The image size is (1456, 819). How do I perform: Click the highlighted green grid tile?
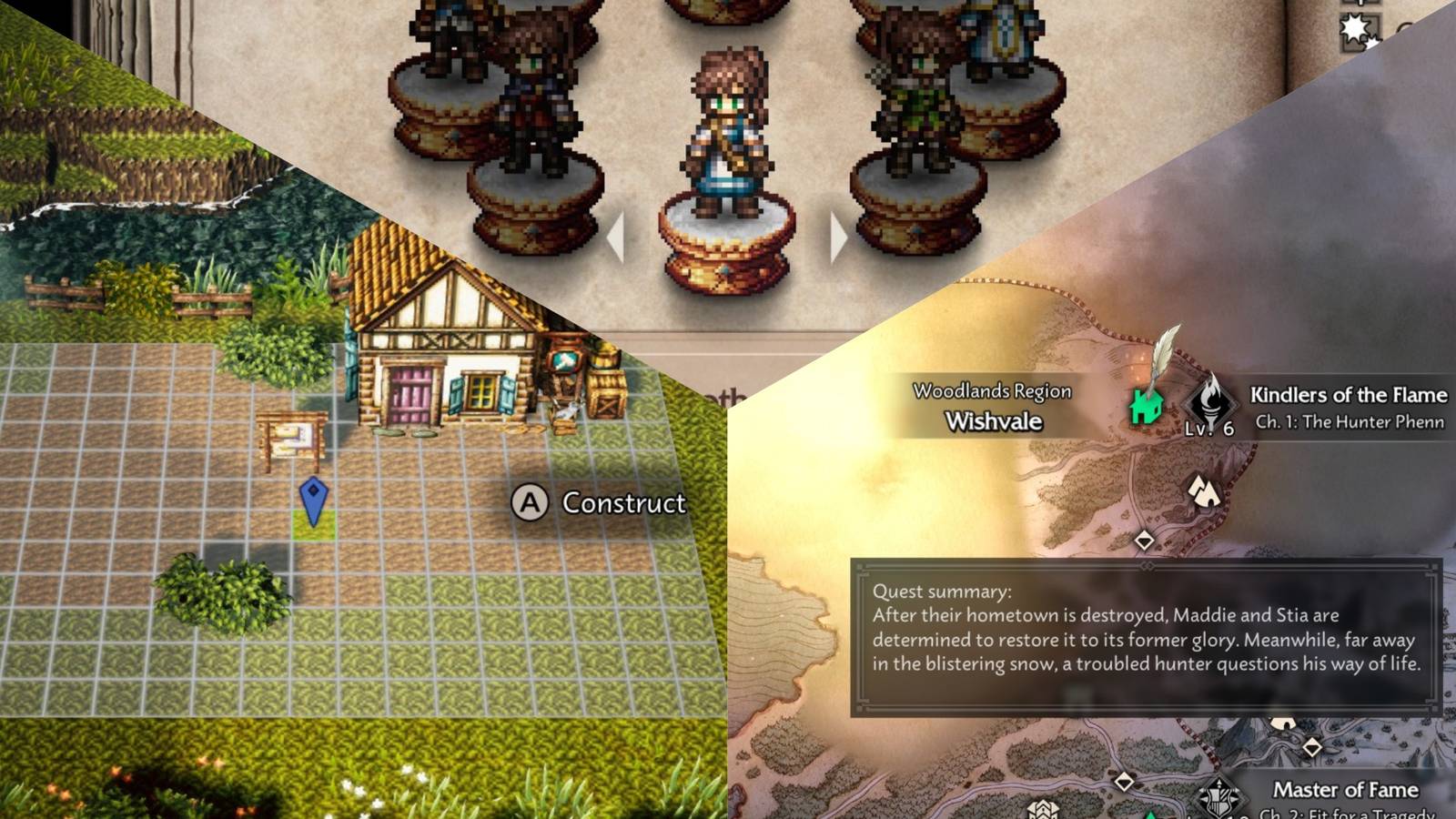(x=312, y=526)
